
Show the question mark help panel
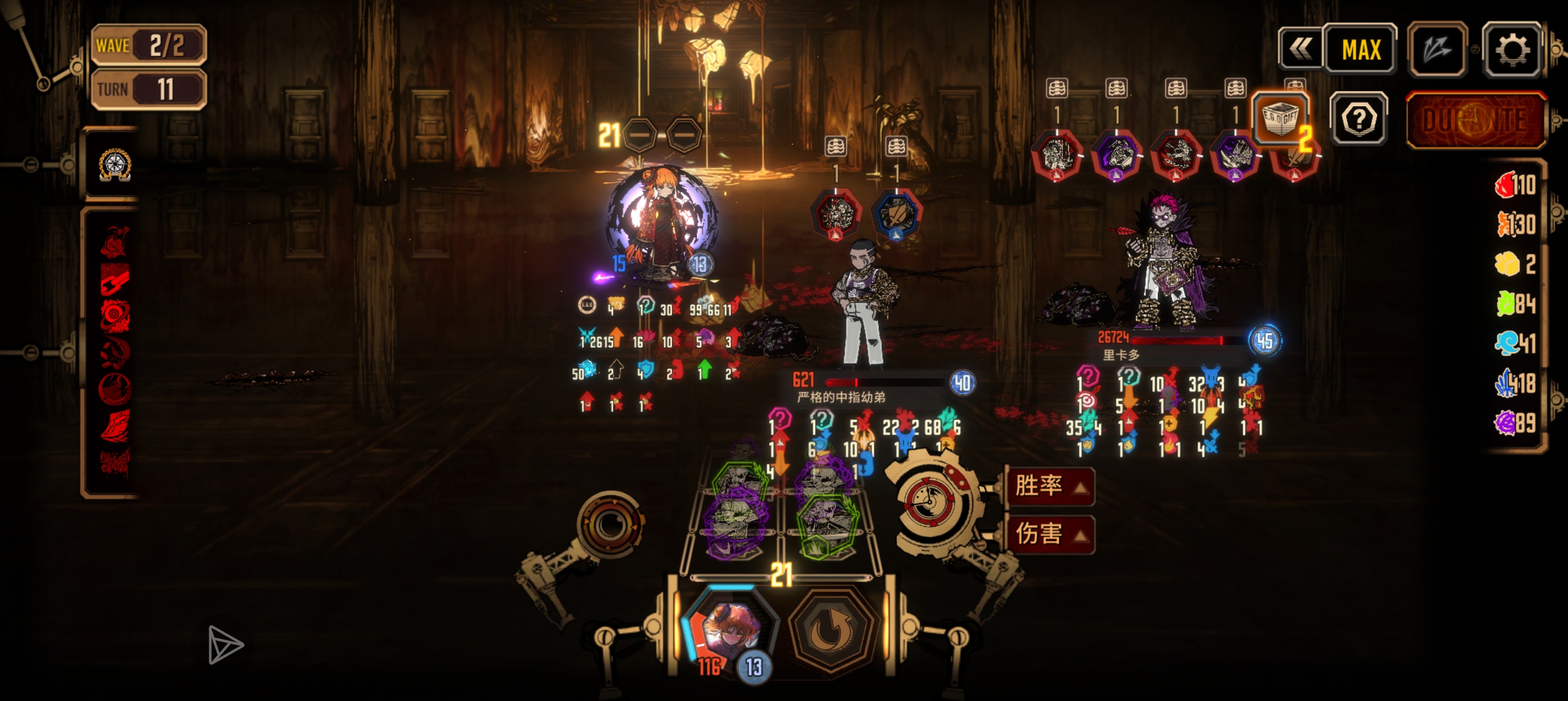1359,119
